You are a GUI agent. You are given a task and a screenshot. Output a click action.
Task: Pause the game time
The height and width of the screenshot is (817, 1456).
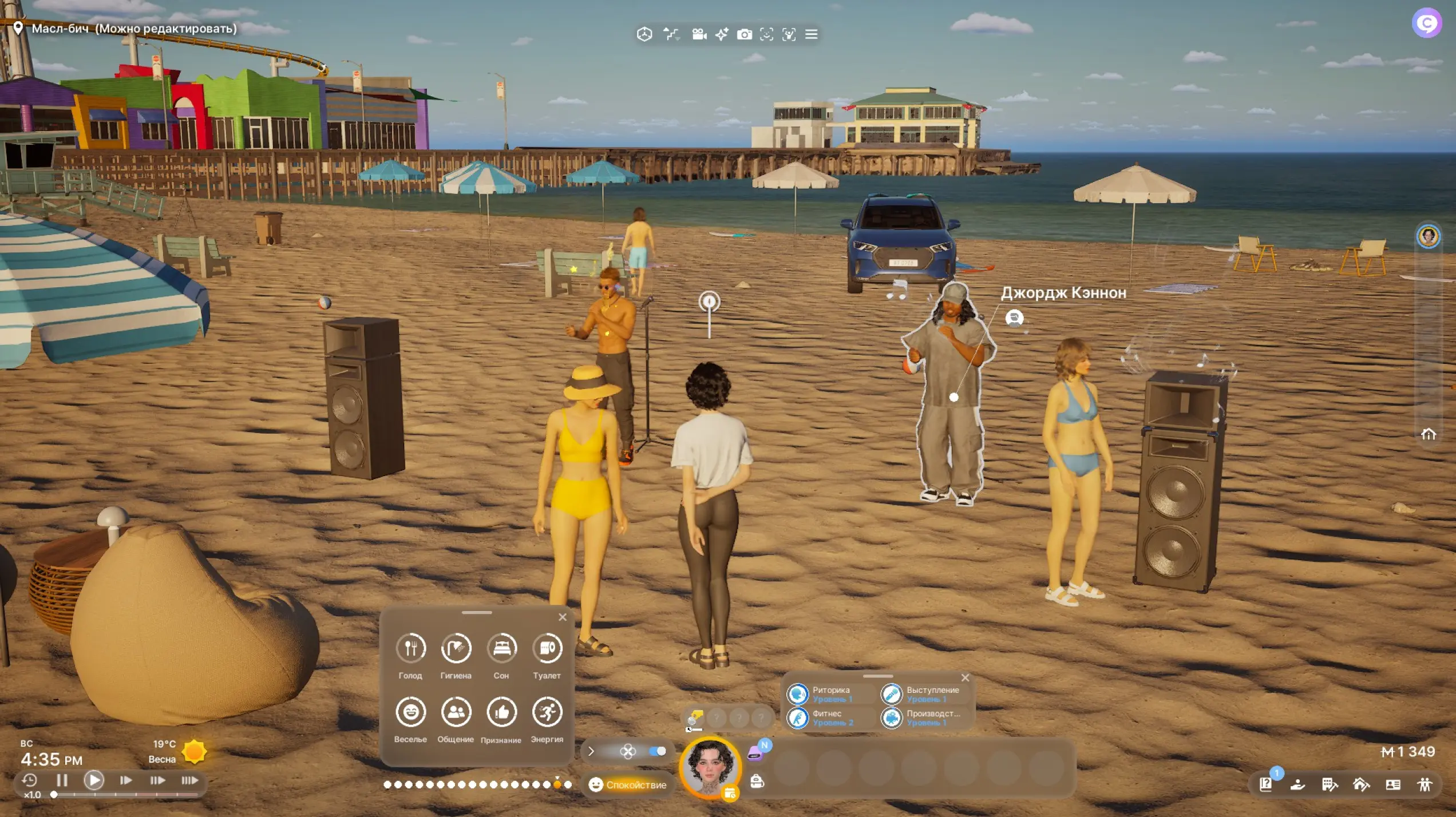coord(62,780)
